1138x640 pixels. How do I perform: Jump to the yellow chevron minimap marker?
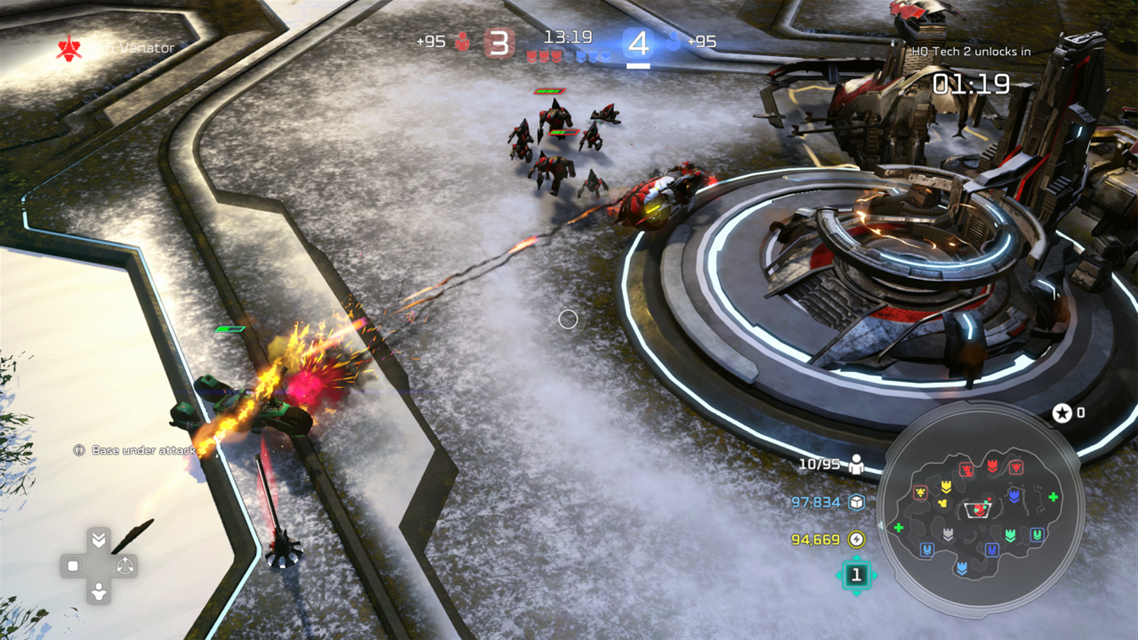(945, 487)
